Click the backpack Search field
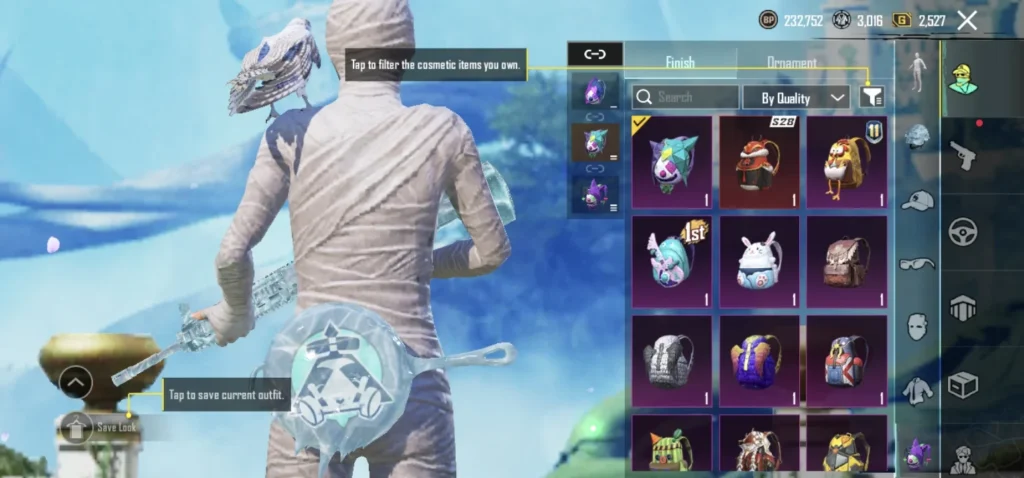 (x=685, y=97)
